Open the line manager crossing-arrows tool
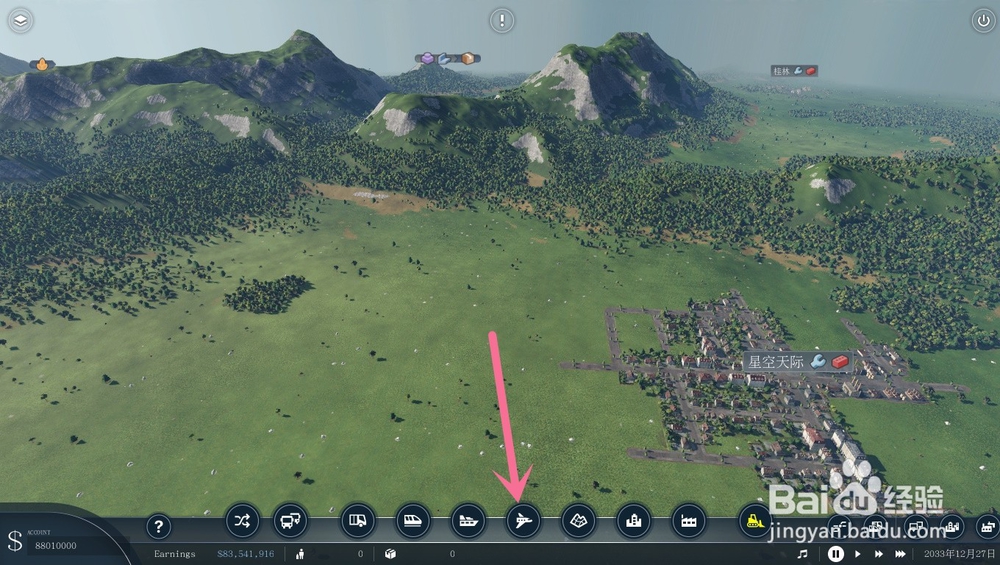 243,520
